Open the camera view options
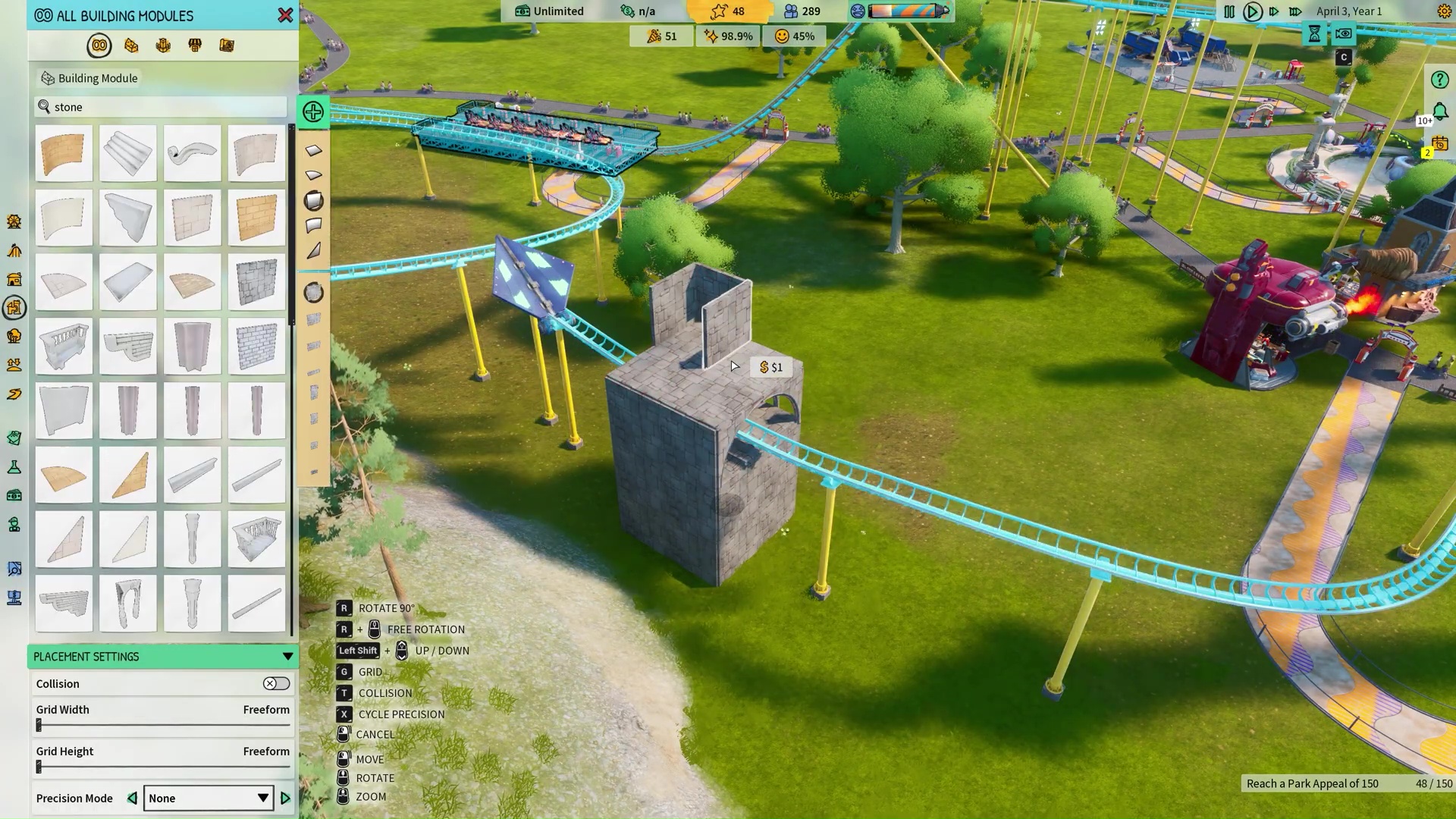The image size is (1456, 819). 1343,33
